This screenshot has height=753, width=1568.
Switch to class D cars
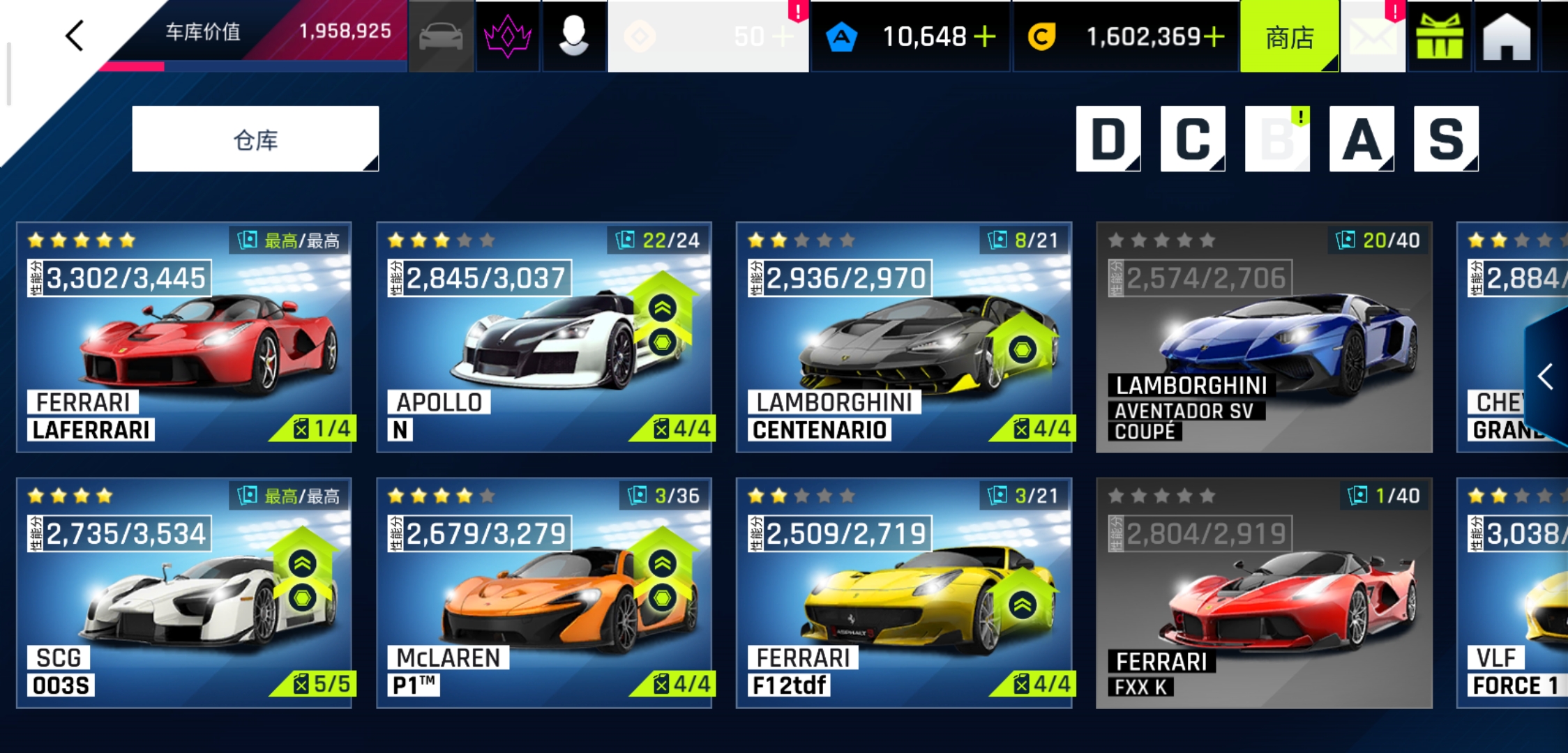click(1108, 139)
